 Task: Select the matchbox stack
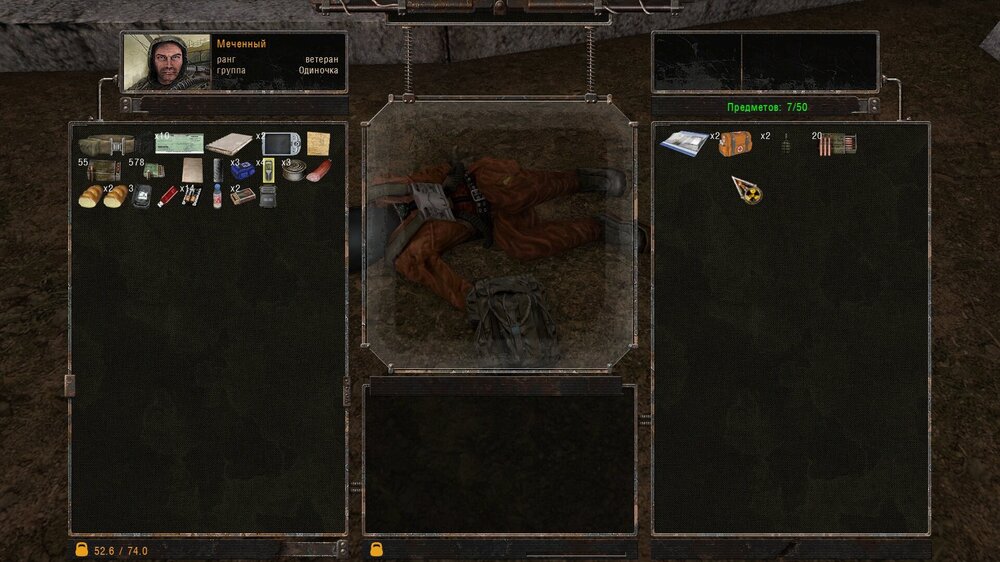[241, 196]
